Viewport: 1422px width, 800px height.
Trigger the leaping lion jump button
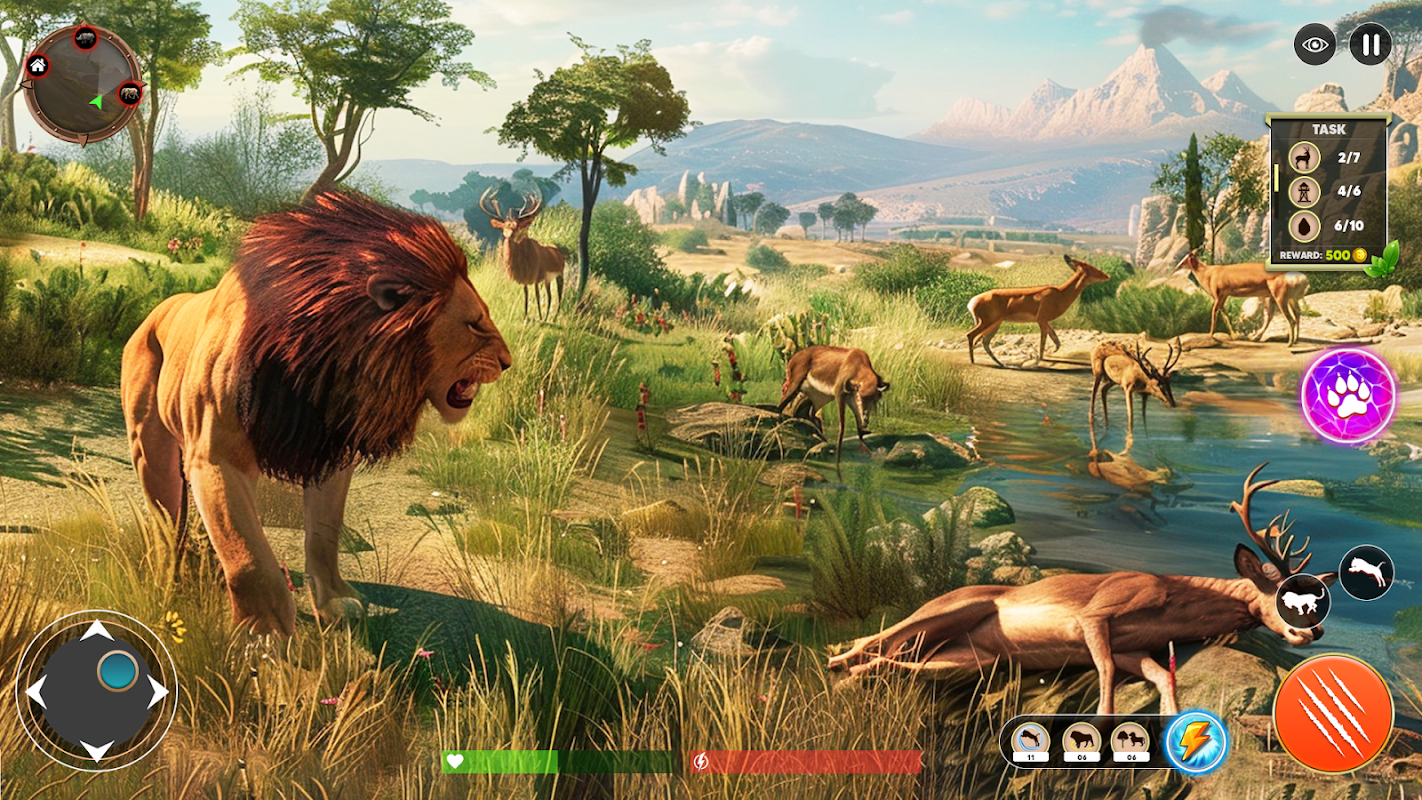(x=1366, y=573)
